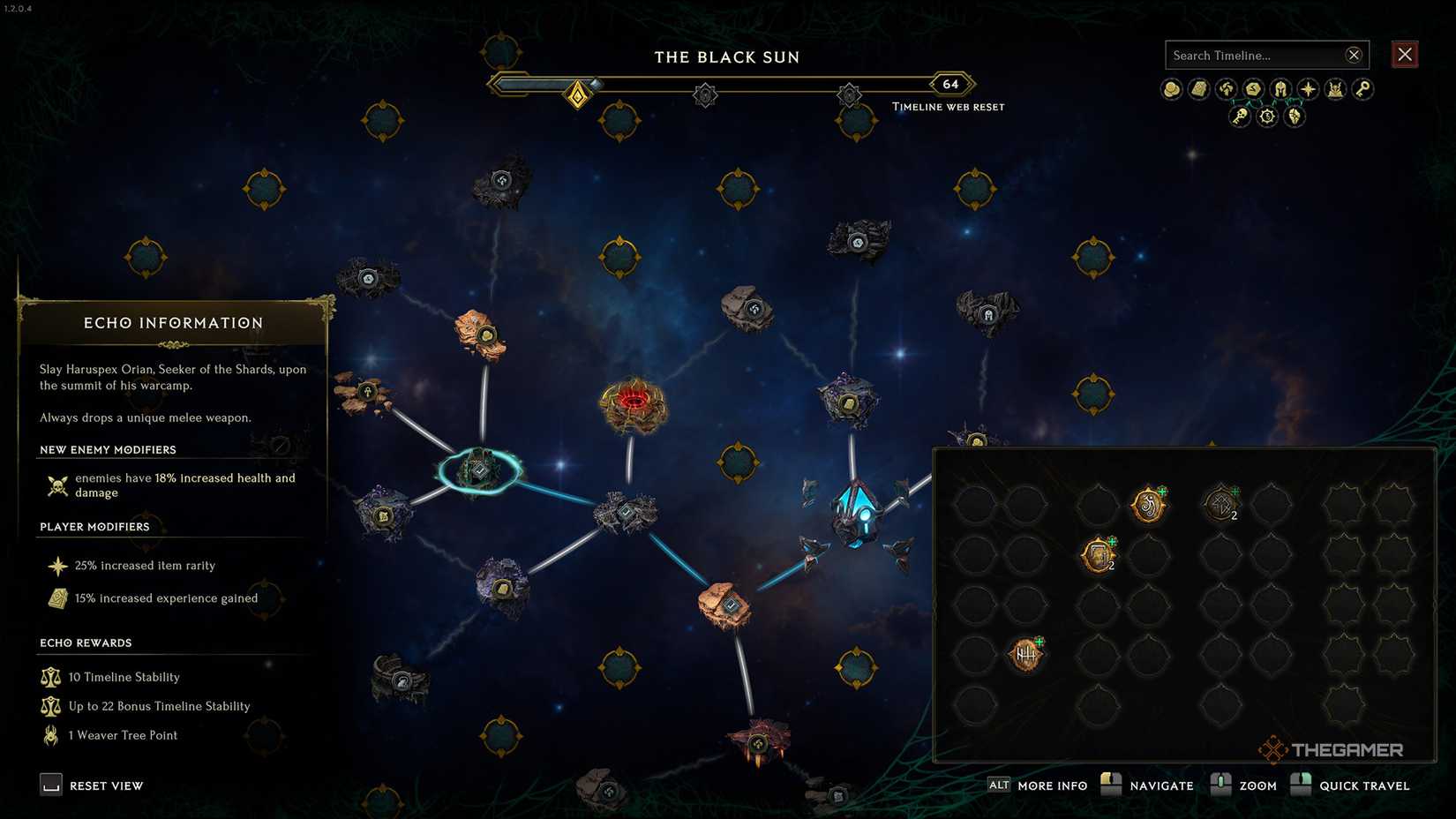Pick the tally-mark echo in the inventory grid
The image size is (1456, 819).
[x=1026, y=655]
